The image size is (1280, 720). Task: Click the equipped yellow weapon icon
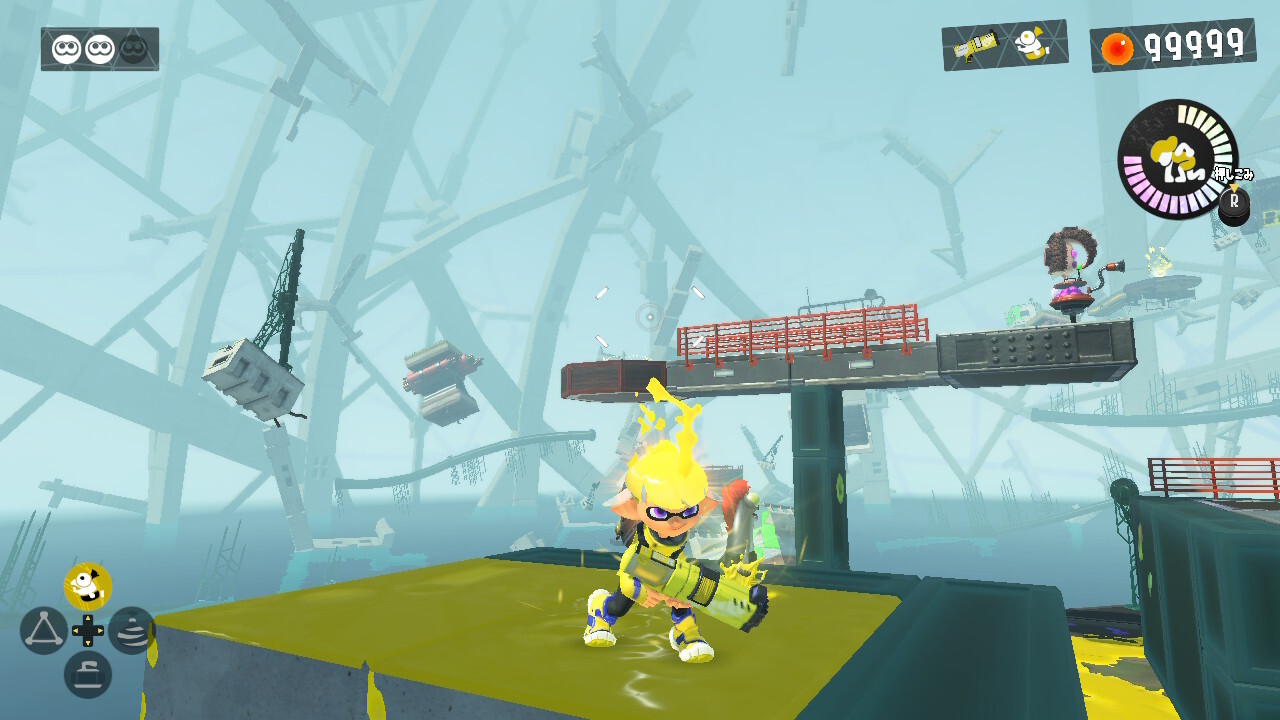point(974,46)
